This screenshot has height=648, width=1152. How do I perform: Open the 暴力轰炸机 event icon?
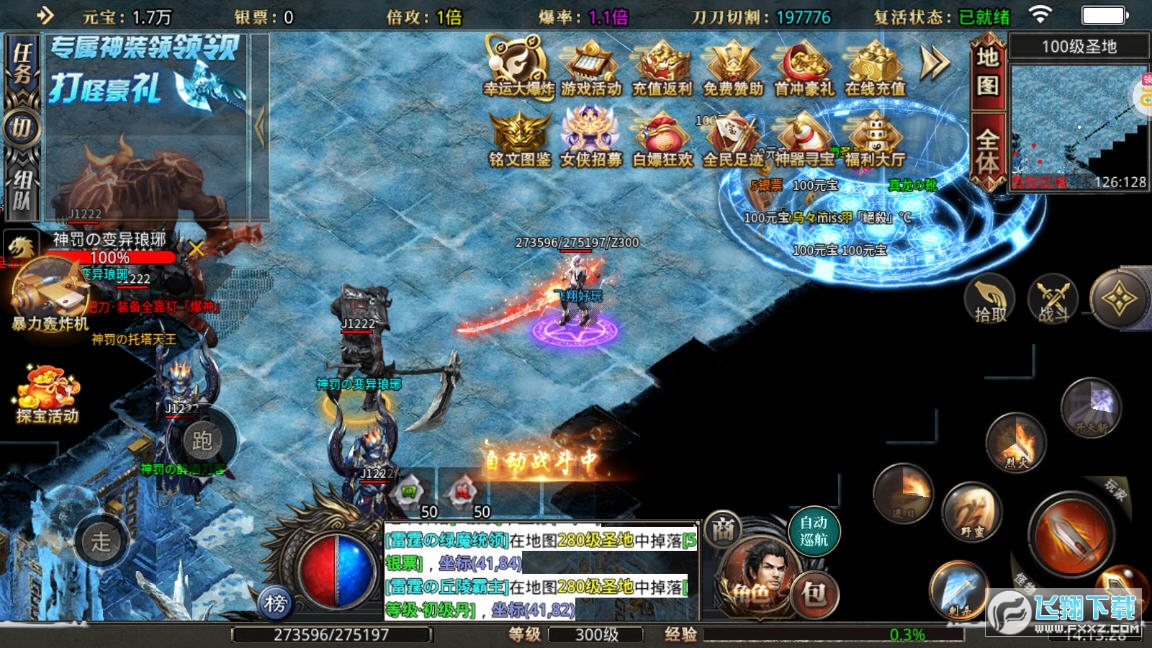(50, 293)
